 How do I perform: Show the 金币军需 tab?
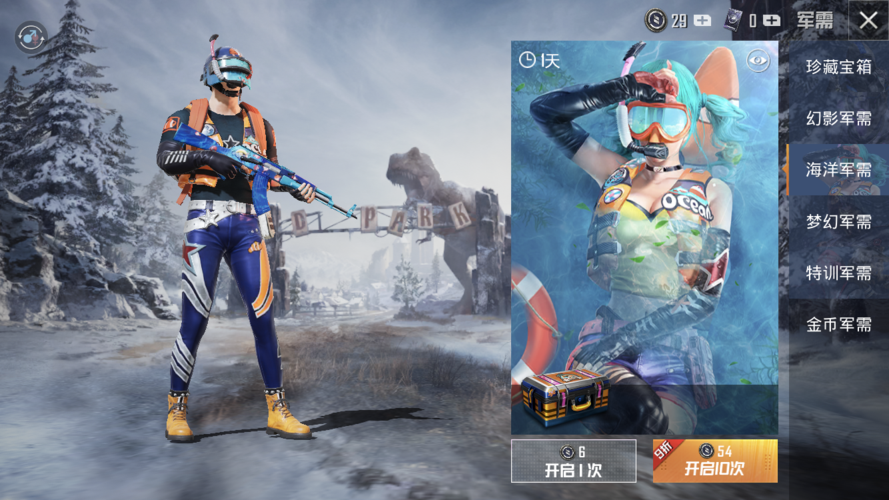click(838, 324)
